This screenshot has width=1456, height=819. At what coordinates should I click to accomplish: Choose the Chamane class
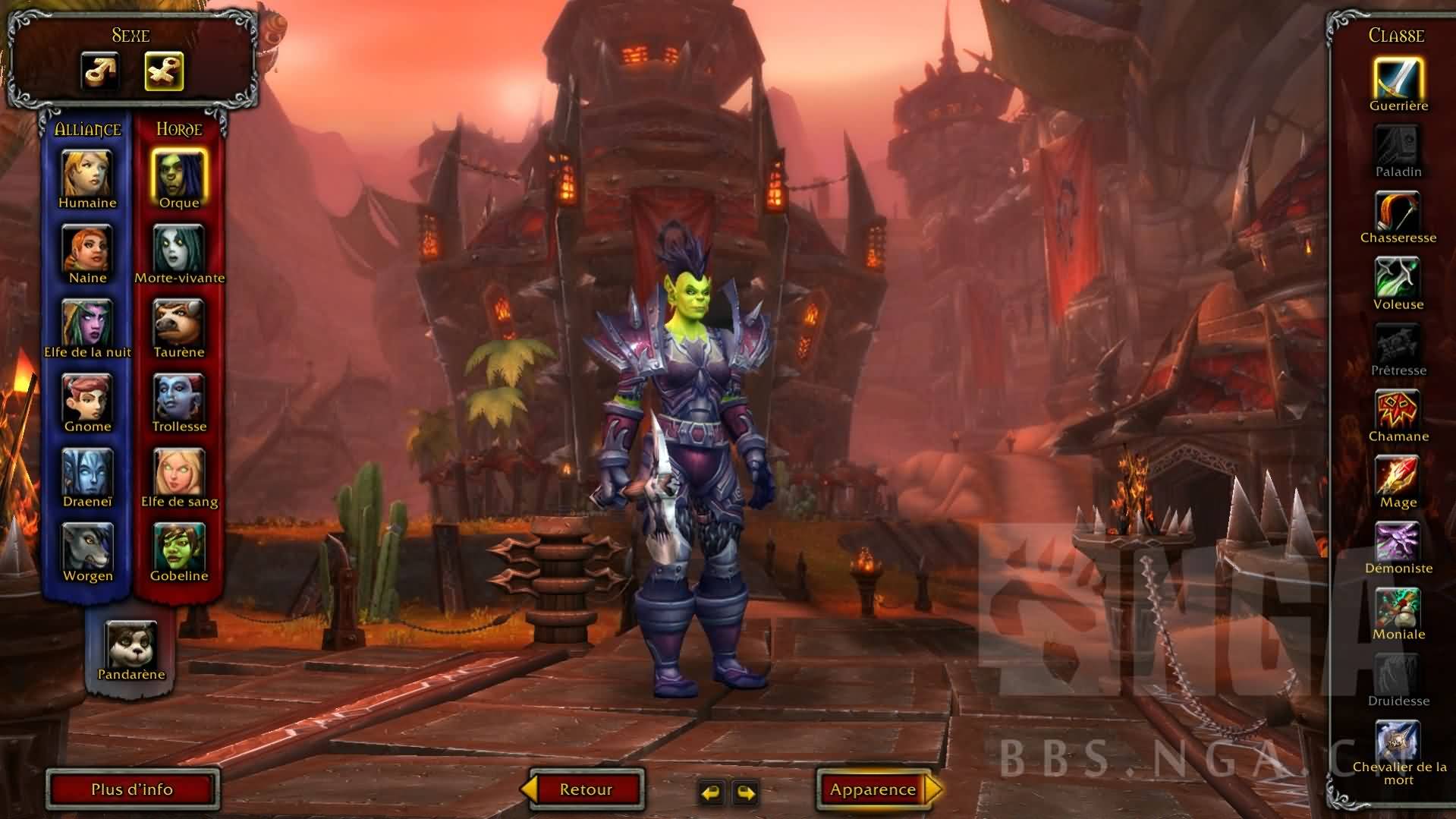(x=1398, y=410)
